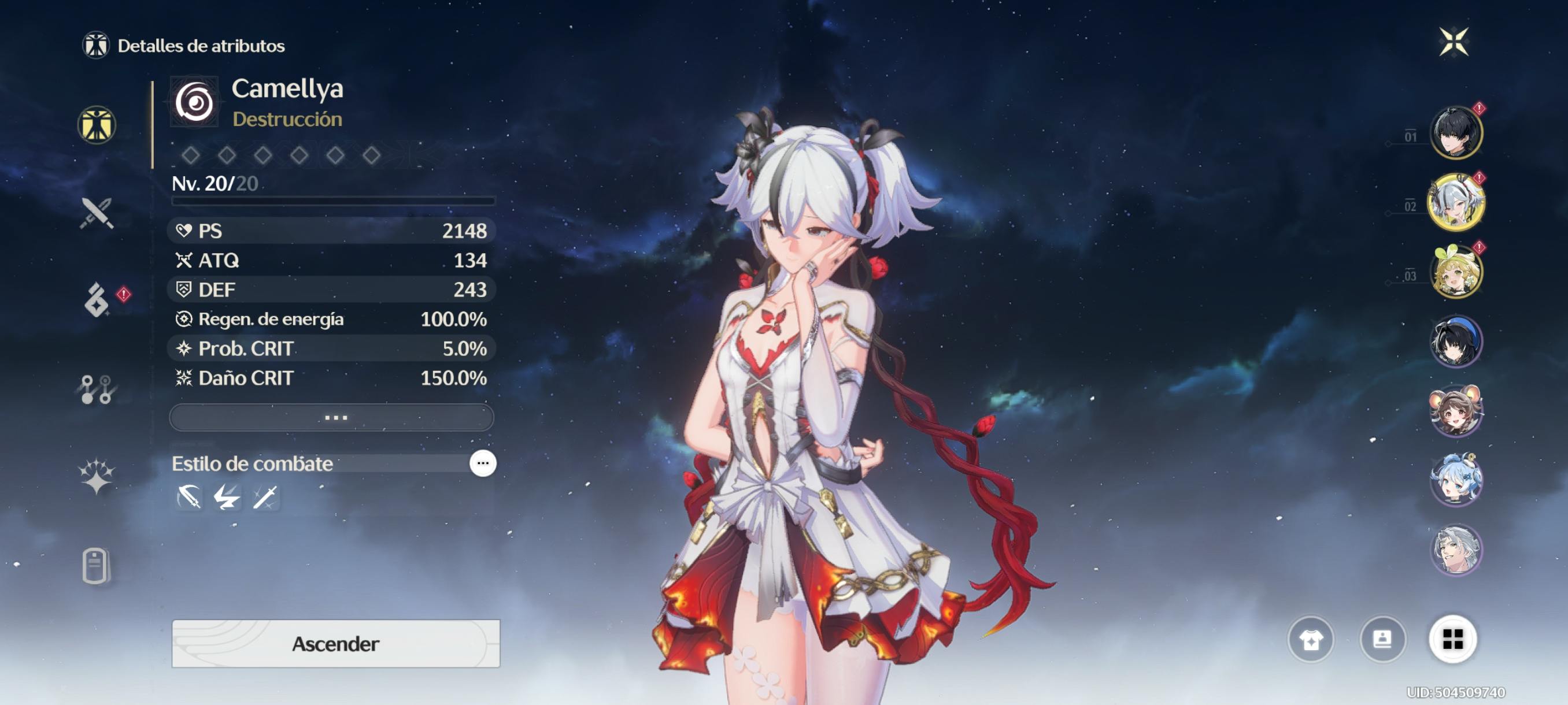The height and width of the screenshot is (705, 1568).
Task: Click the Ascender button
Action: pos(335,643)
